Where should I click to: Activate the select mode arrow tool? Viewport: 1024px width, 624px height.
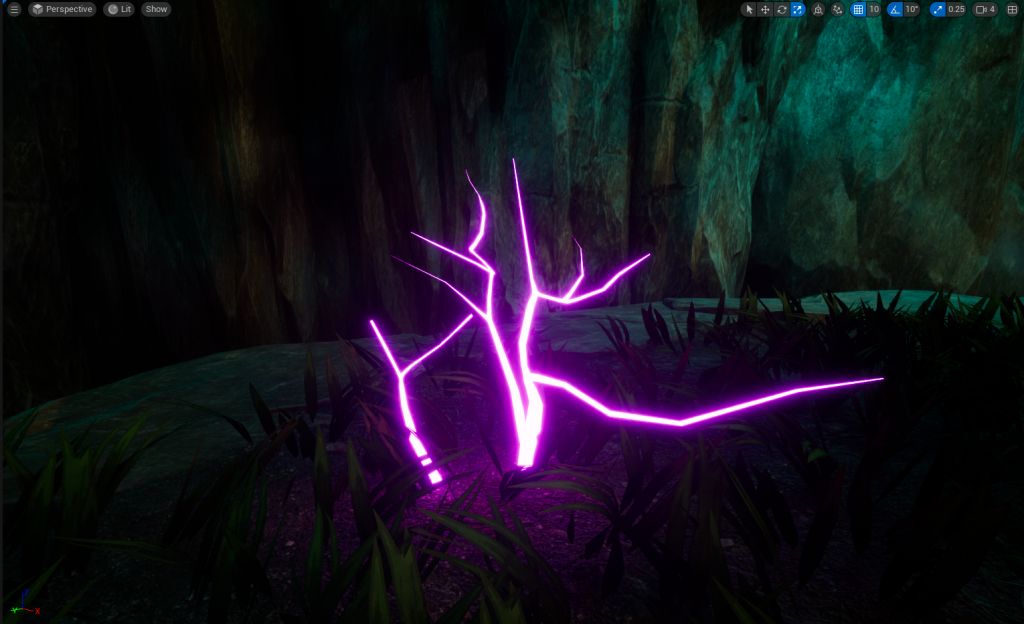click(x=749, y=9)
